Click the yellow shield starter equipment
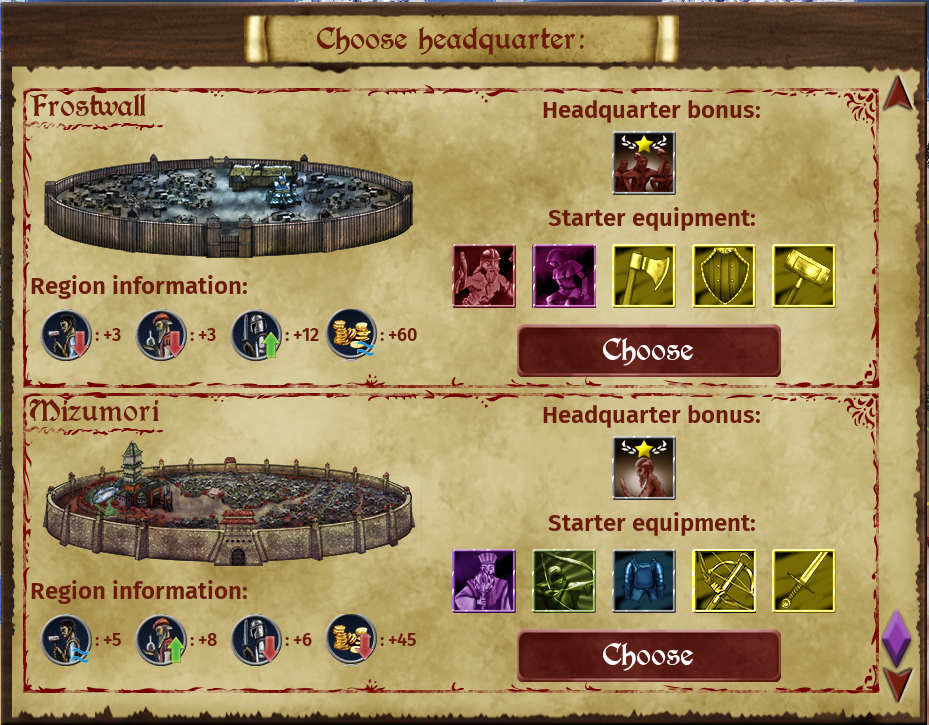Screen dimensions: 929x725 tap(724, 276)
